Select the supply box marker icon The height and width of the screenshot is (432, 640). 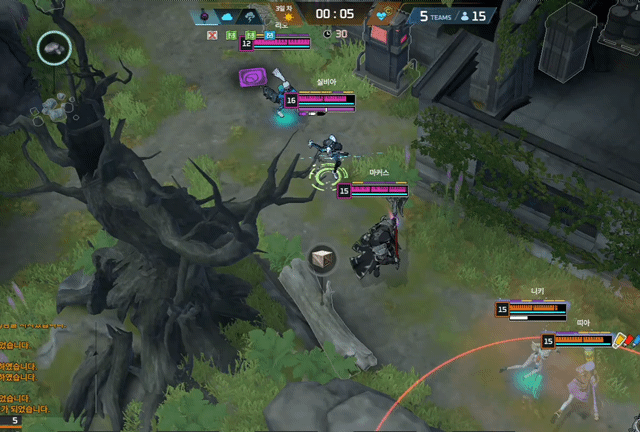[322, 260]
